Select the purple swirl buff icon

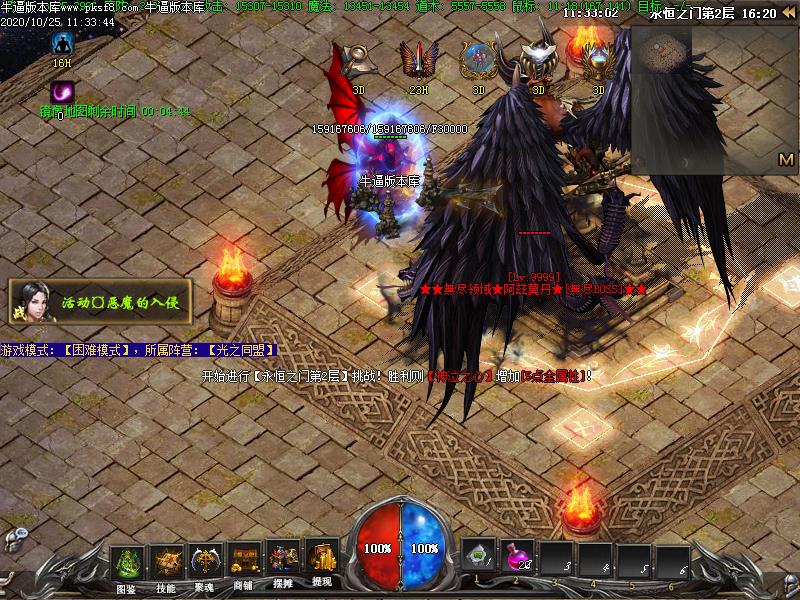(63, 93)
